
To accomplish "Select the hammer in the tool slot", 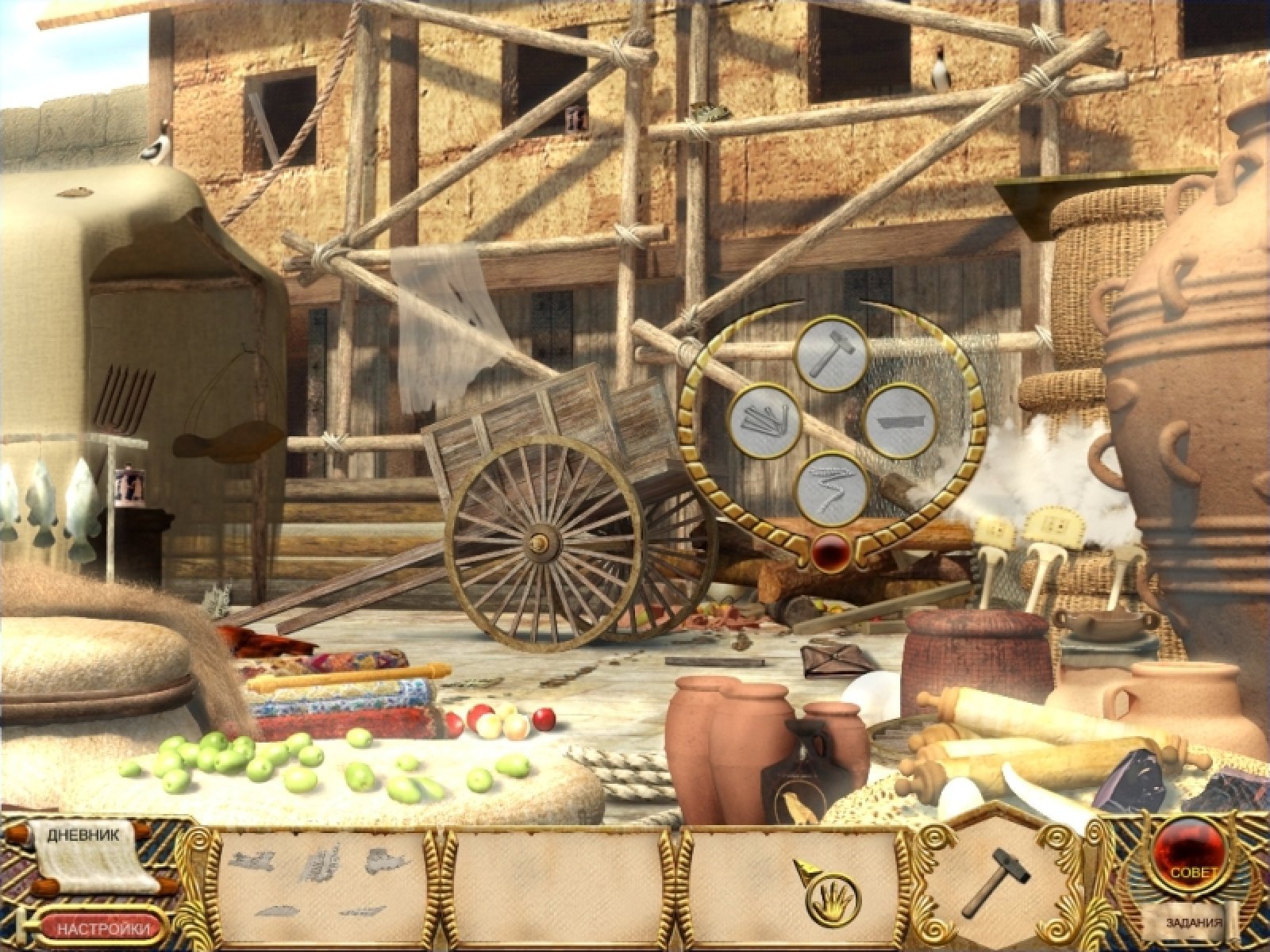I will tap(995, 880).
